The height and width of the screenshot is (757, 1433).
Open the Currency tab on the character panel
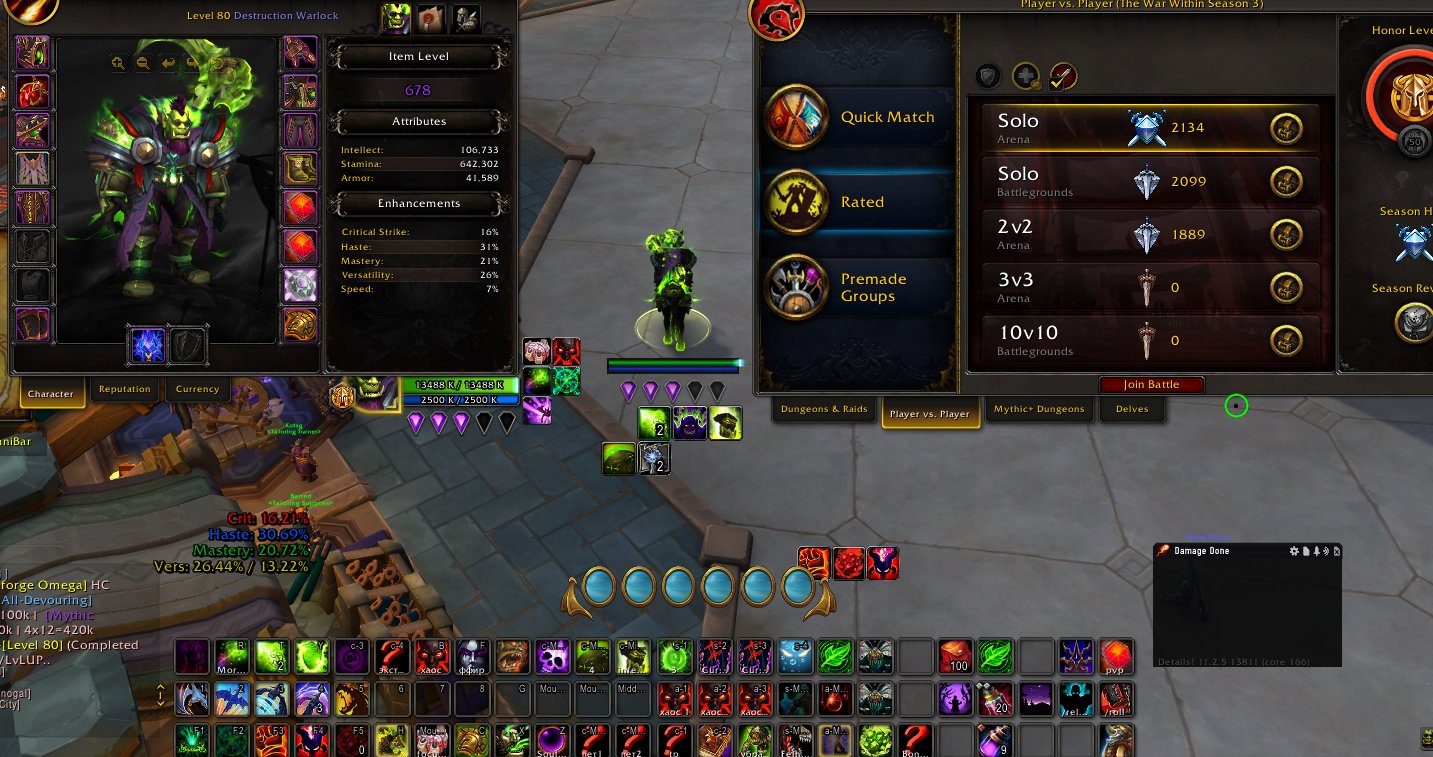[x=196, y=389]
